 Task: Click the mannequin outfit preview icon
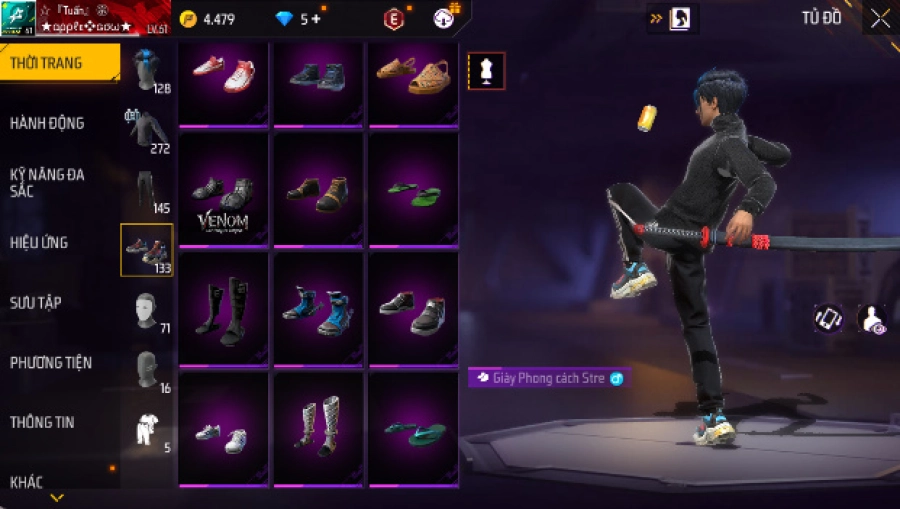click(x=486, y=71)
